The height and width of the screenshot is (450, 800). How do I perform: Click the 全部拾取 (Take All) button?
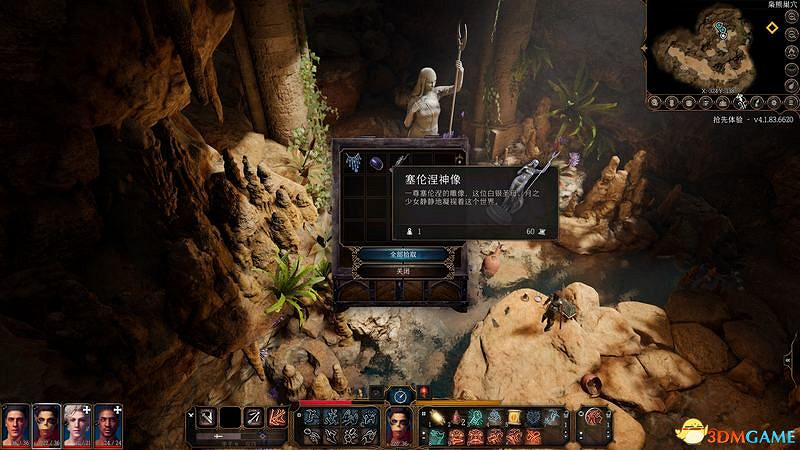click(x=400, y=254)
